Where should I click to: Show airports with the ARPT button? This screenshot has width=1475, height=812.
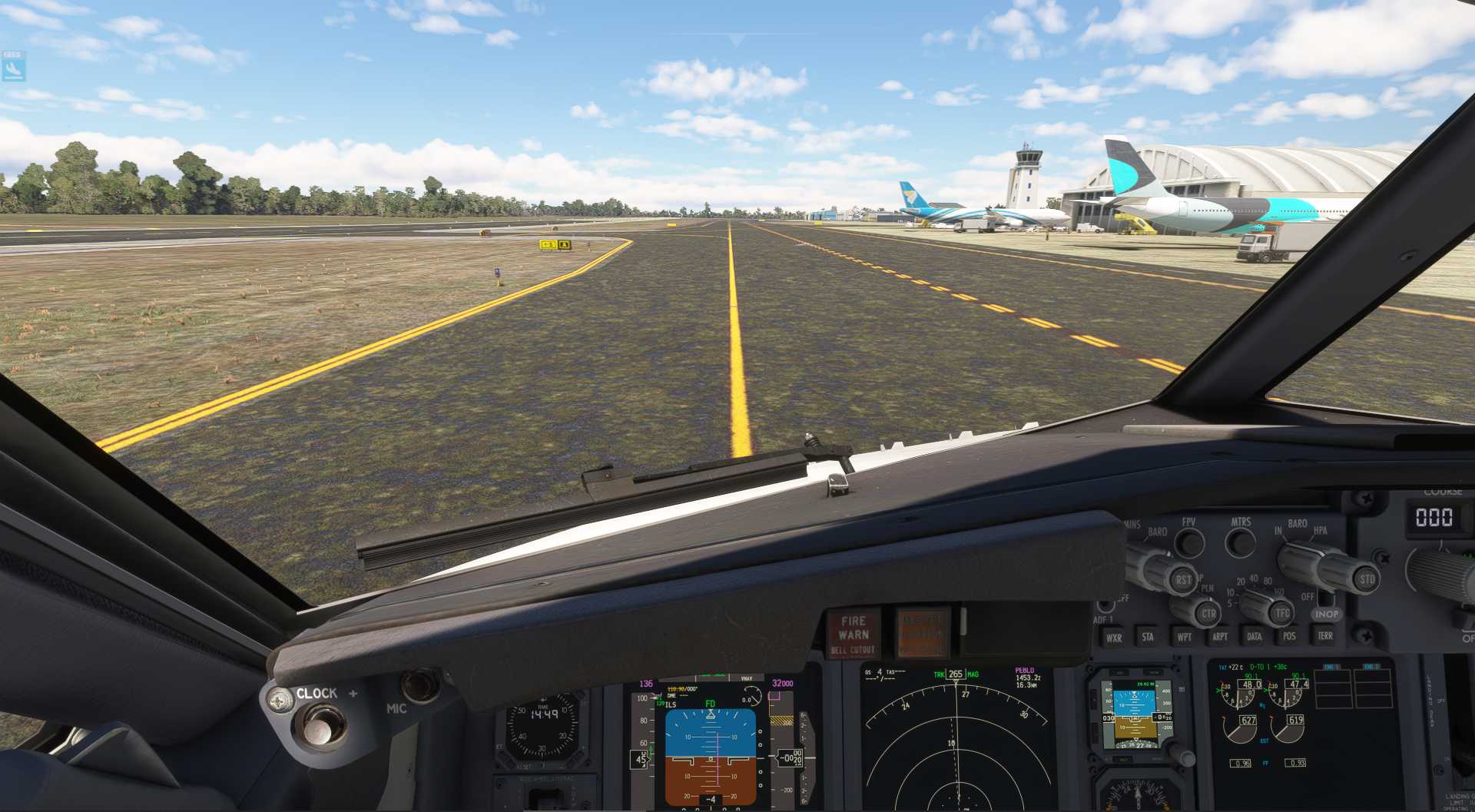1219,636
